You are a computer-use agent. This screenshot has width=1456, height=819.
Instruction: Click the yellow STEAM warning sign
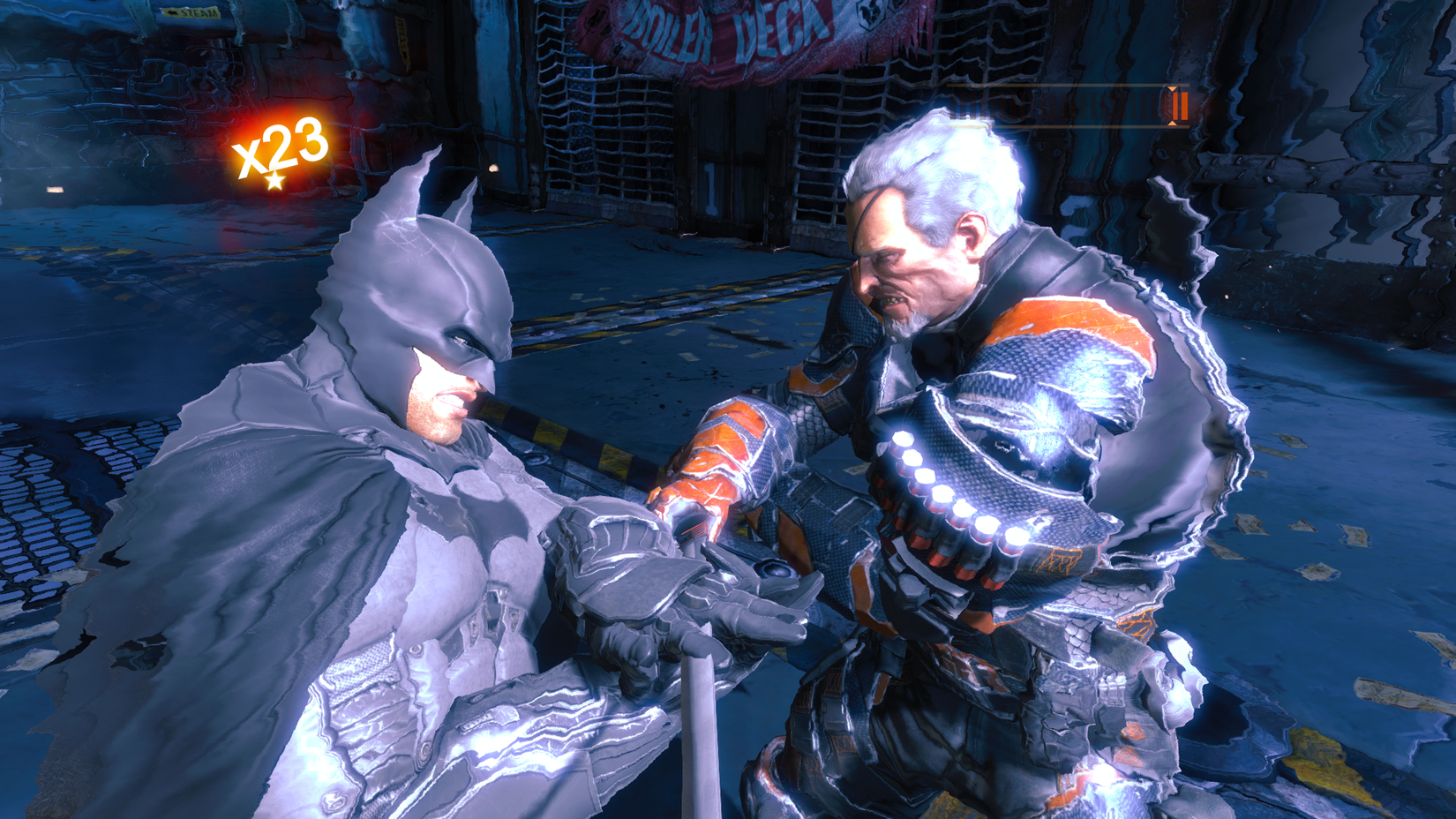(x=190, y=13)
